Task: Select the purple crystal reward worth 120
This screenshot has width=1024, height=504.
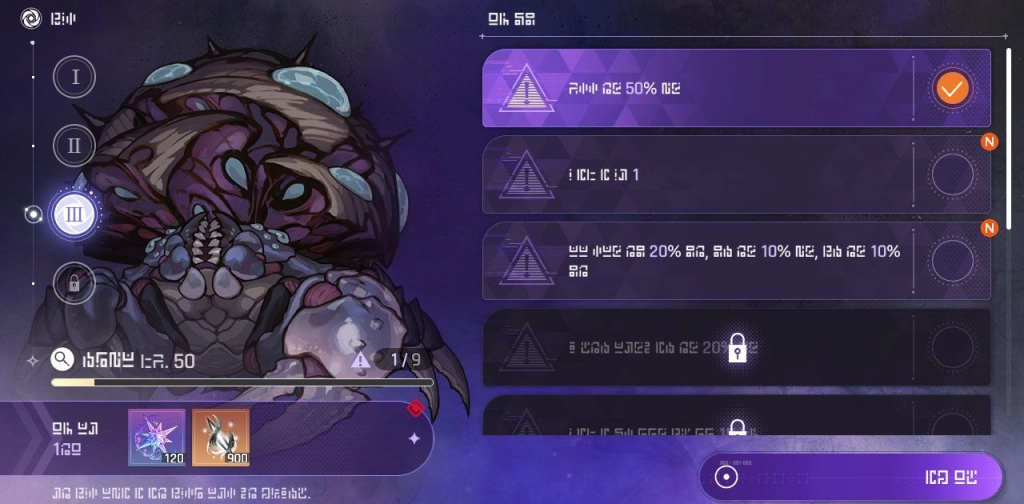Action: (x=157, y=438)
